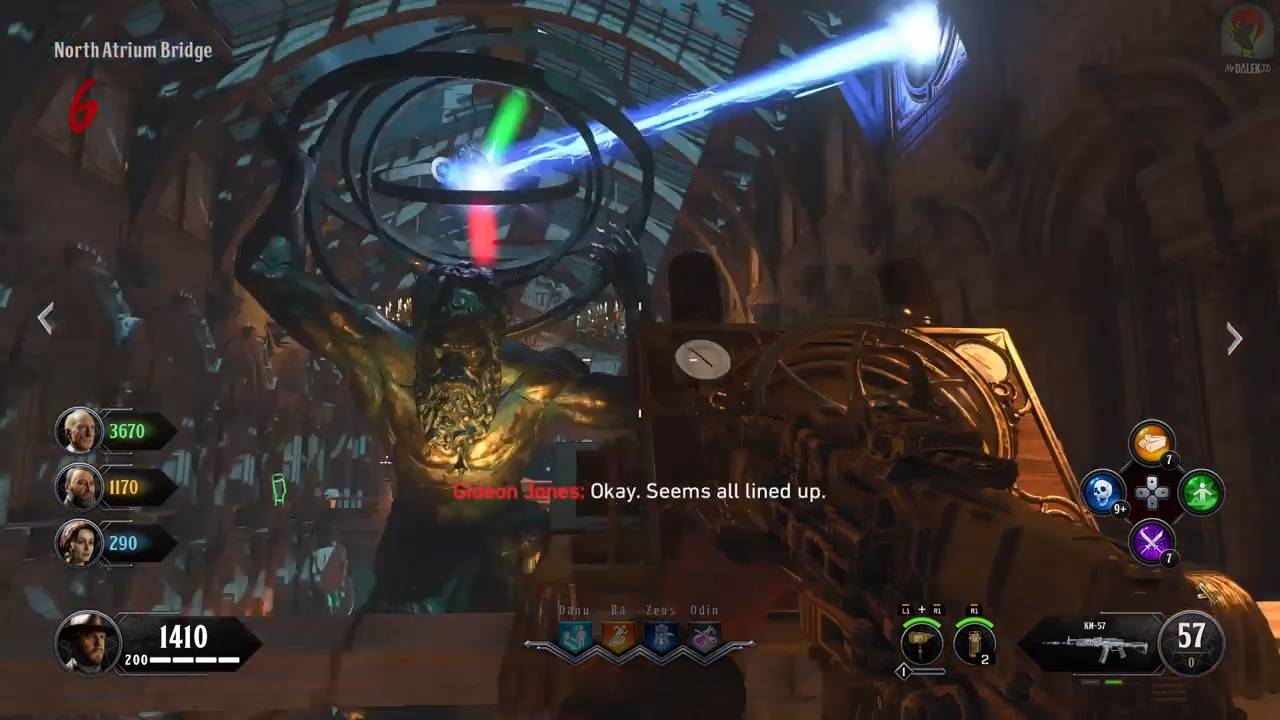Select the teammate portrait with 3670 points
Image resolution: width=1280 pixels, height=720 pixels.
tap(78, 431)
